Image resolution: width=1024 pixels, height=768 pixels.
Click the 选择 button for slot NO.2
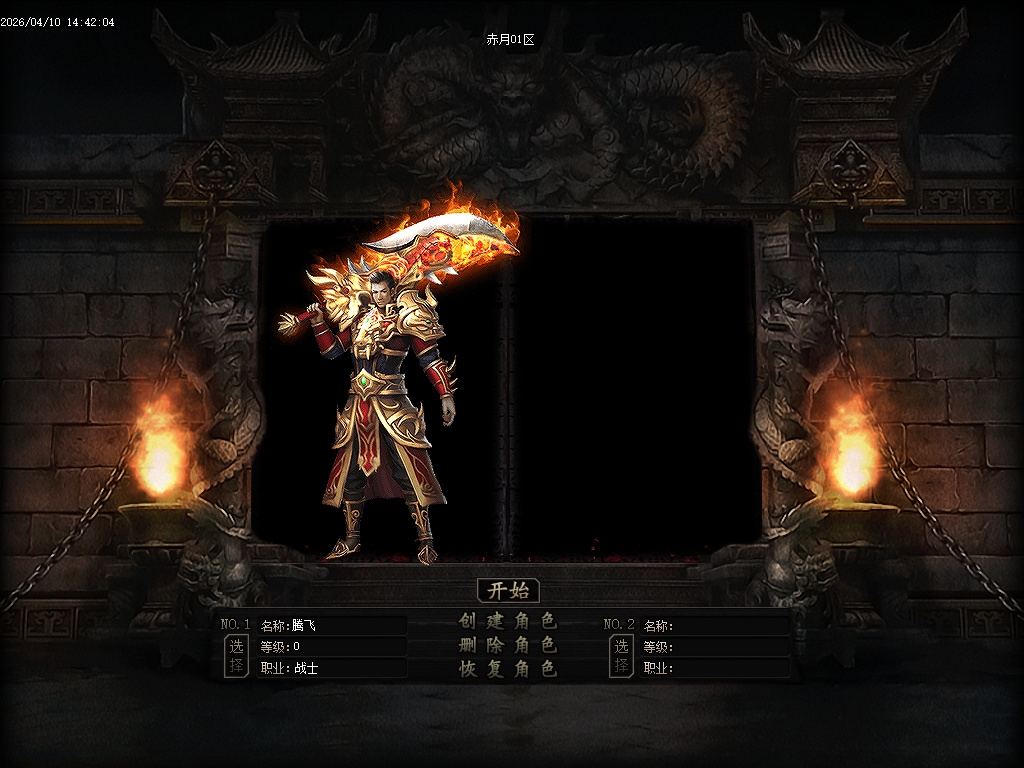click(621, 656)
